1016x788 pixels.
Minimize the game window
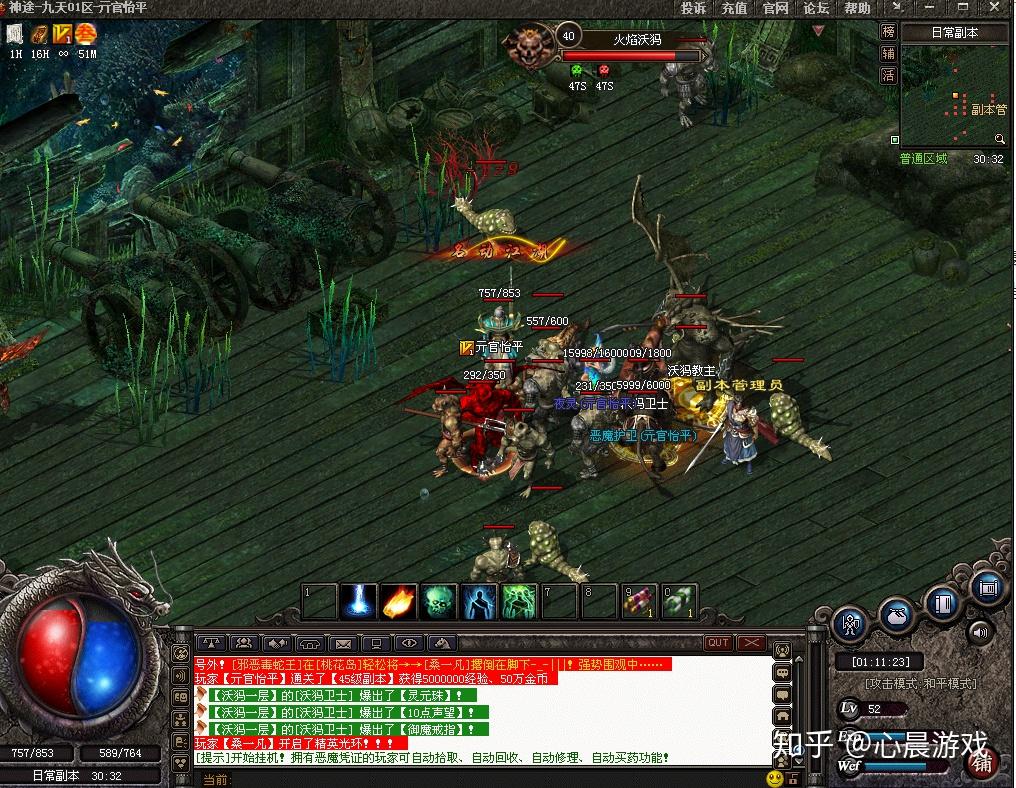pyautogui.click(x=928, y=8)
